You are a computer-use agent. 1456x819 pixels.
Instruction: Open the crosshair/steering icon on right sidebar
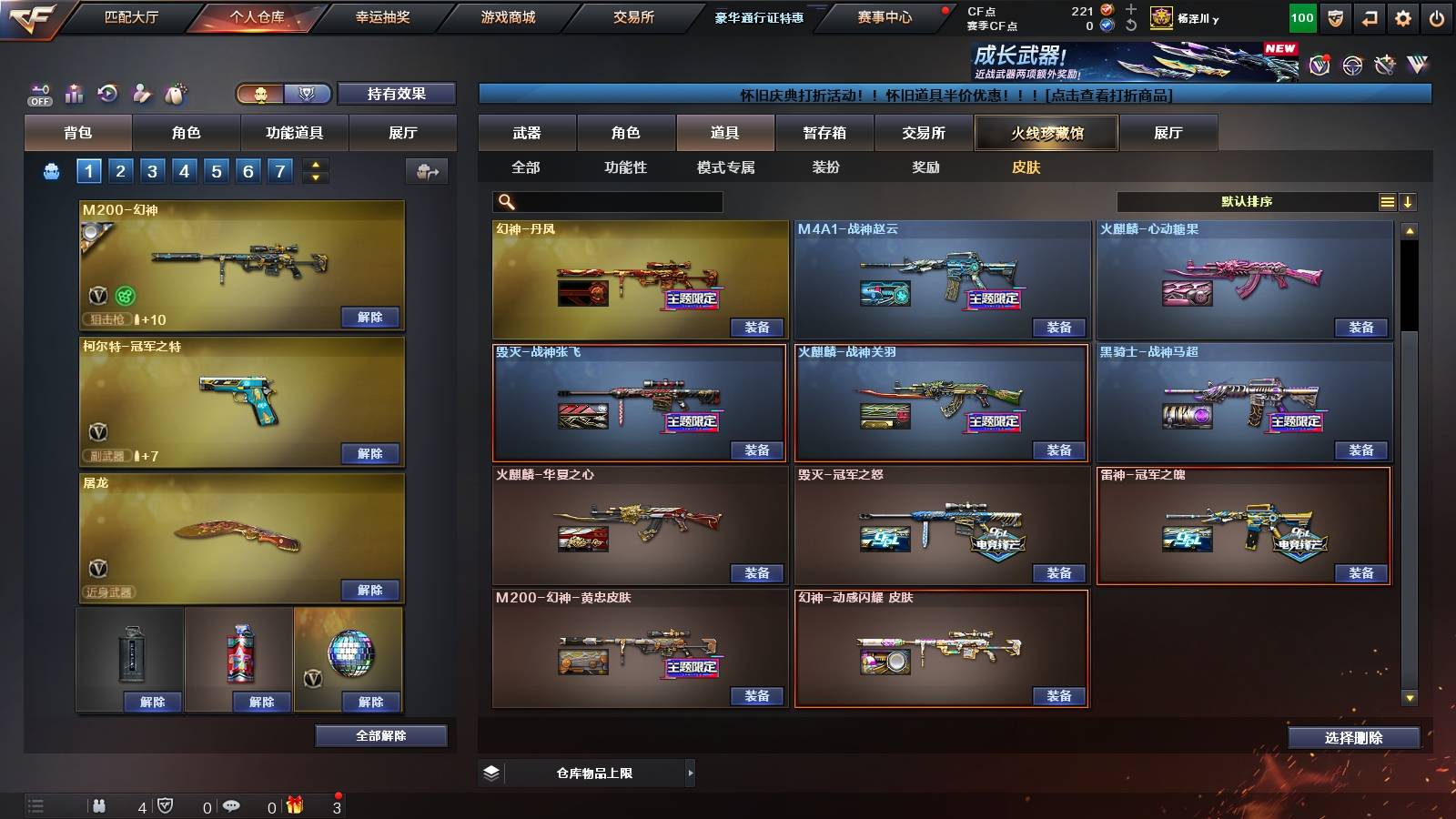1353,66
